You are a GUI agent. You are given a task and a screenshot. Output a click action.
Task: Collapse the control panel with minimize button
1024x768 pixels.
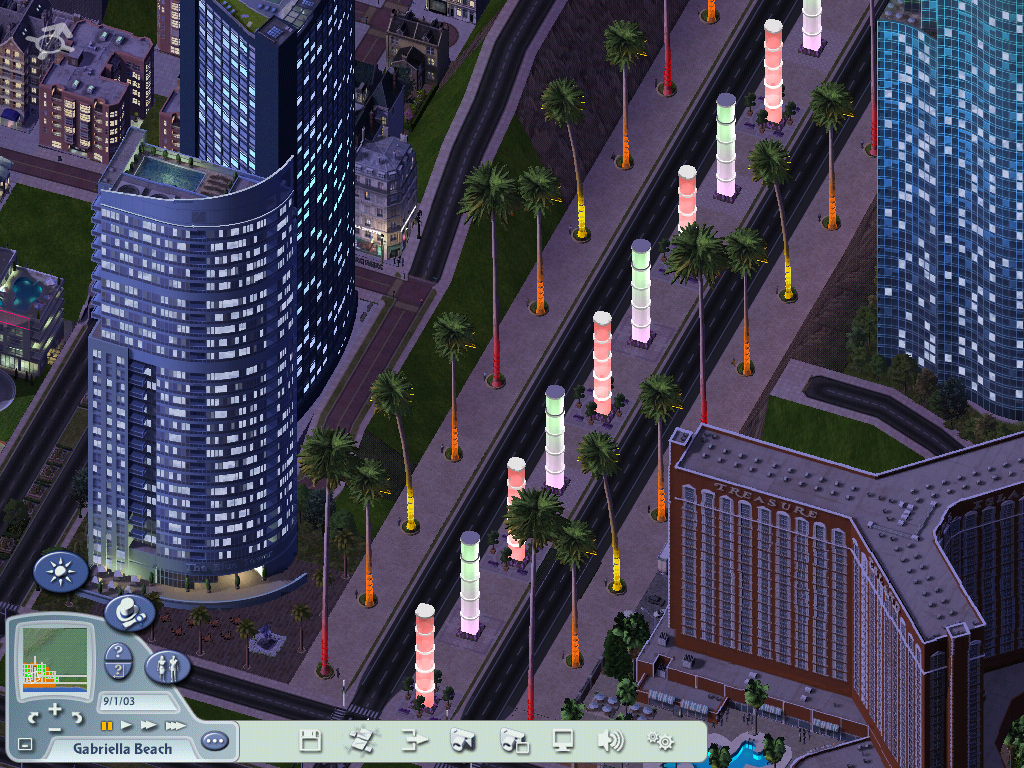25,745
